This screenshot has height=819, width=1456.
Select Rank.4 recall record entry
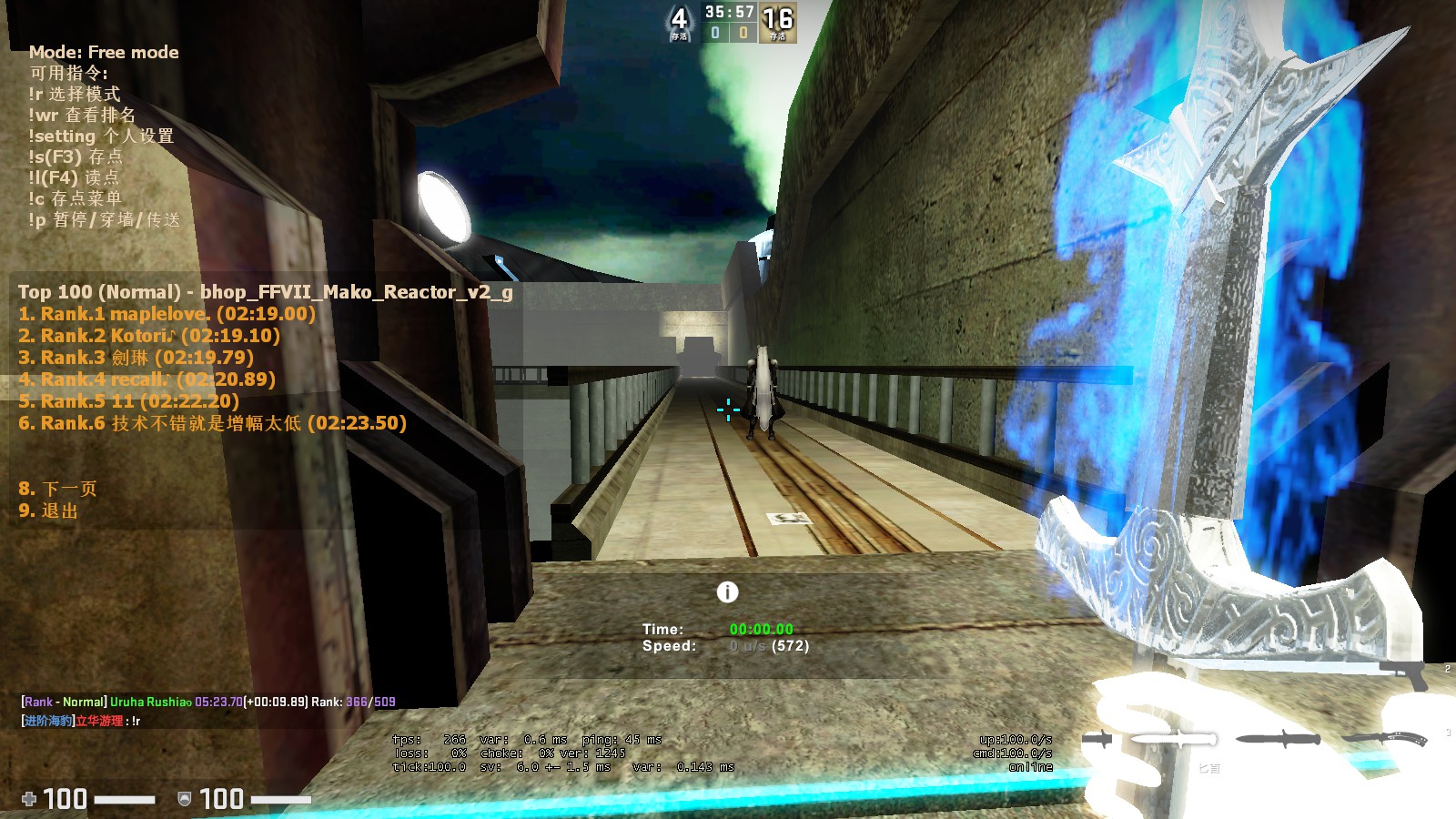[x=147, y=379]
